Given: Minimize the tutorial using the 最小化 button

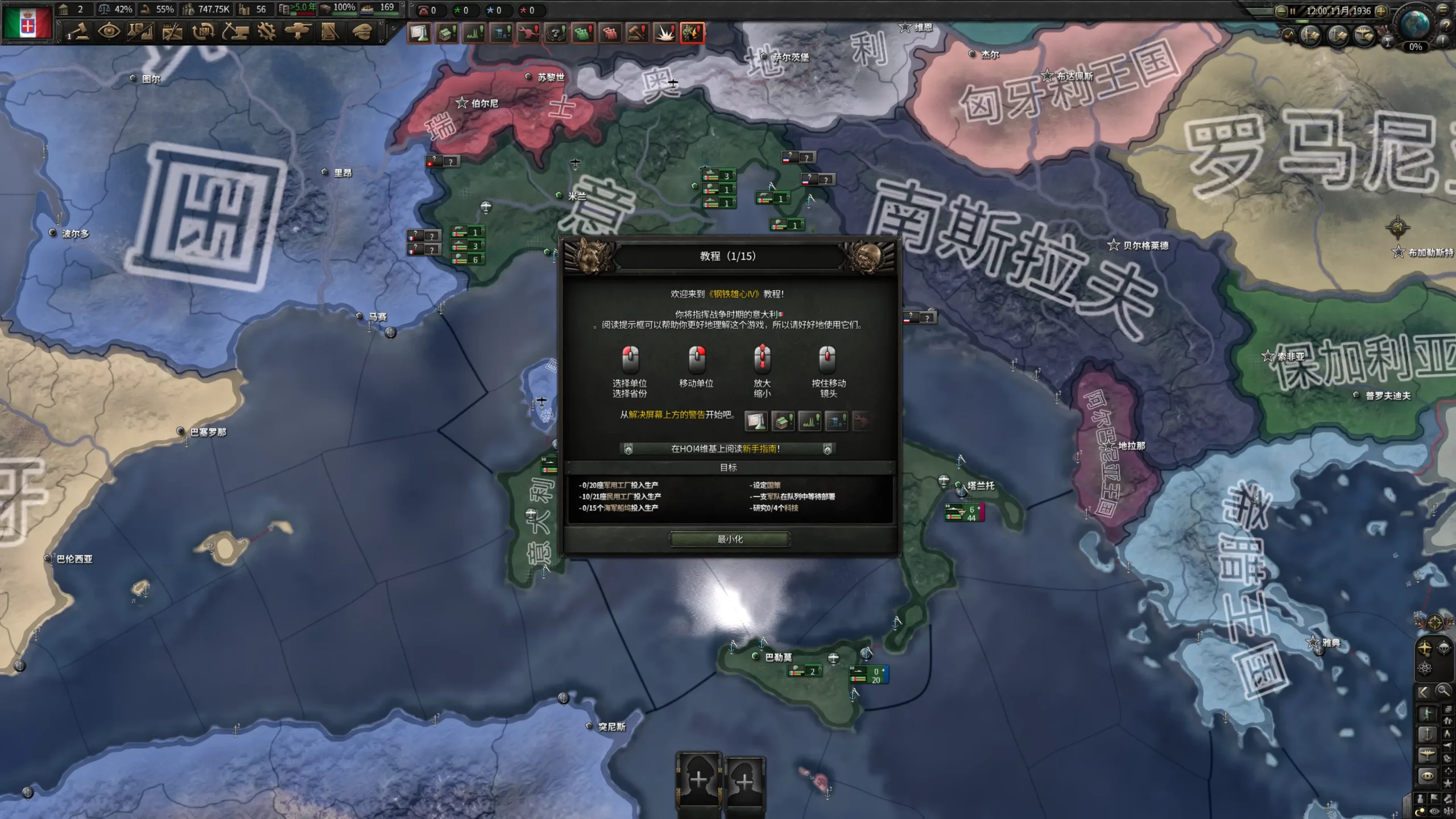Looking at the screenshot, I should [x=731, y=539].
